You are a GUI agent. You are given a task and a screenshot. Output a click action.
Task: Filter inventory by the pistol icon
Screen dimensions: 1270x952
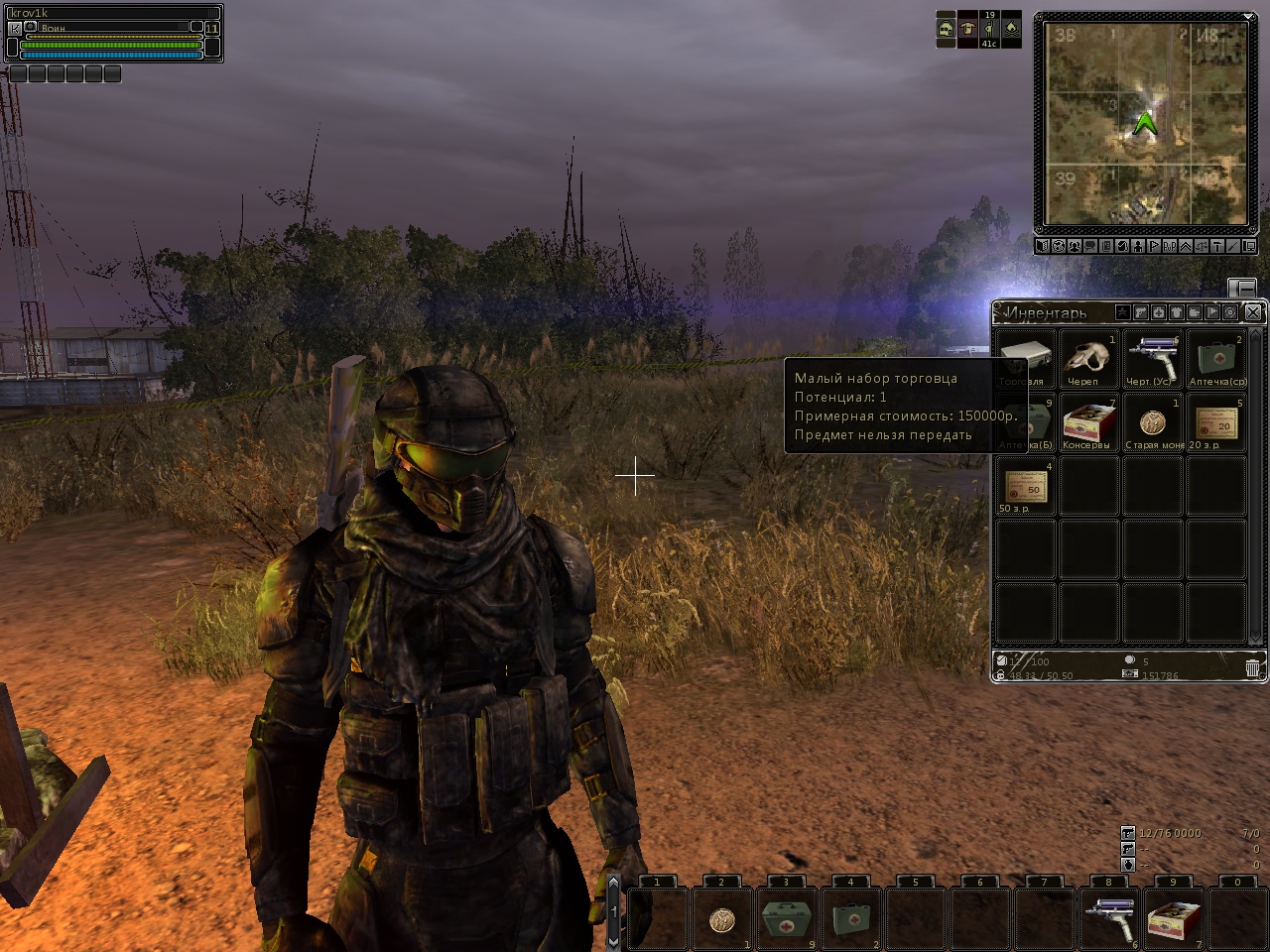point(1141,312)
